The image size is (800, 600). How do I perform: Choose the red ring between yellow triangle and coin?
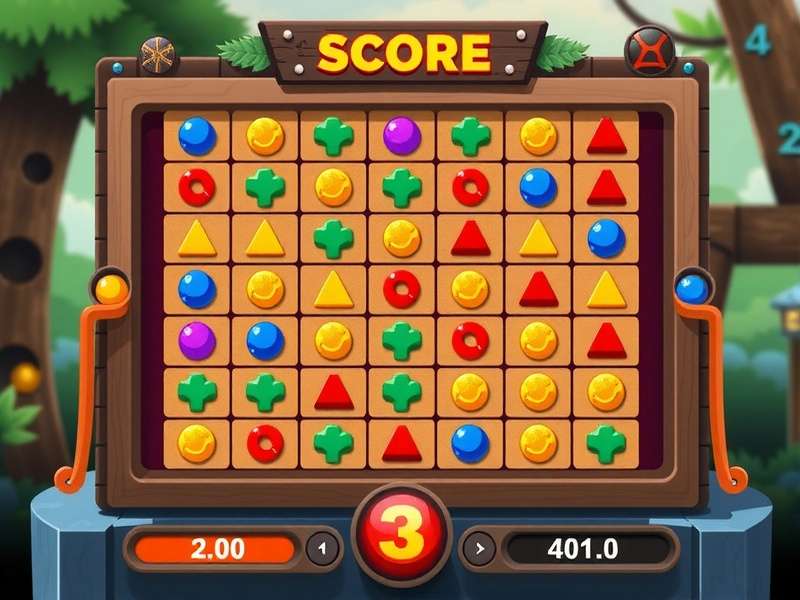click(402, 289)
